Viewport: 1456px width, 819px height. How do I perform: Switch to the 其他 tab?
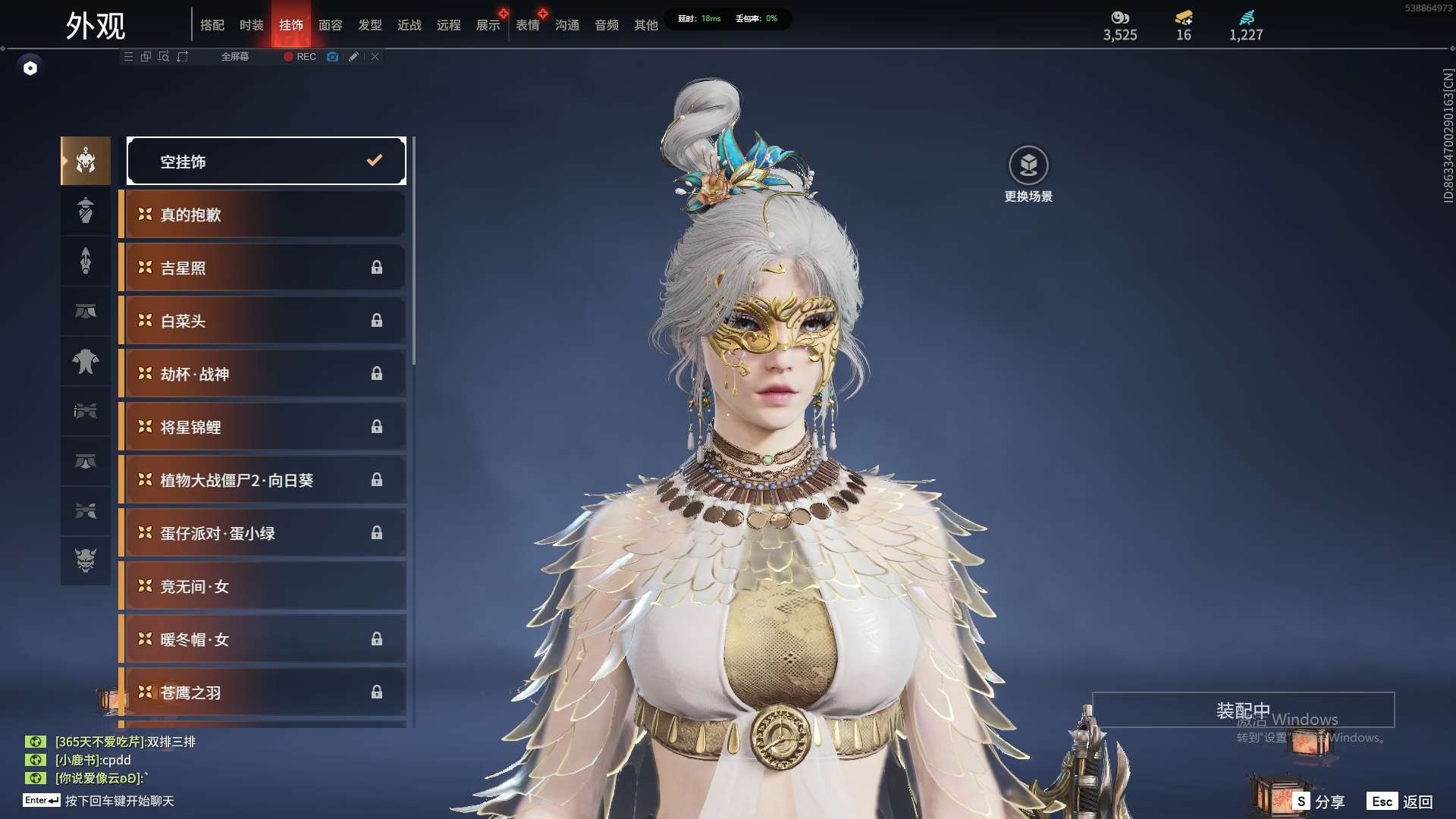645,25
